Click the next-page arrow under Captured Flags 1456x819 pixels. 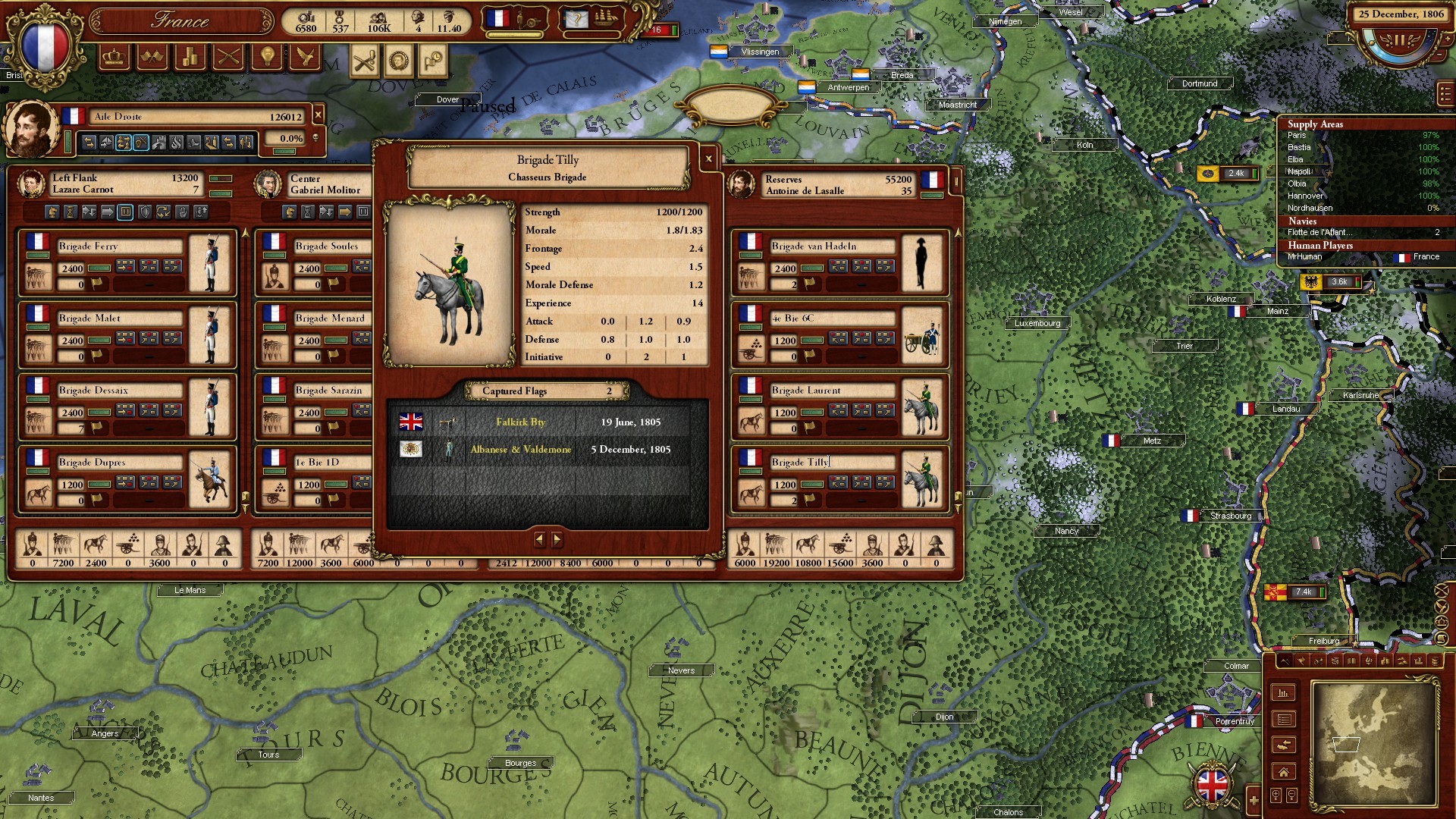pos(559,540)
